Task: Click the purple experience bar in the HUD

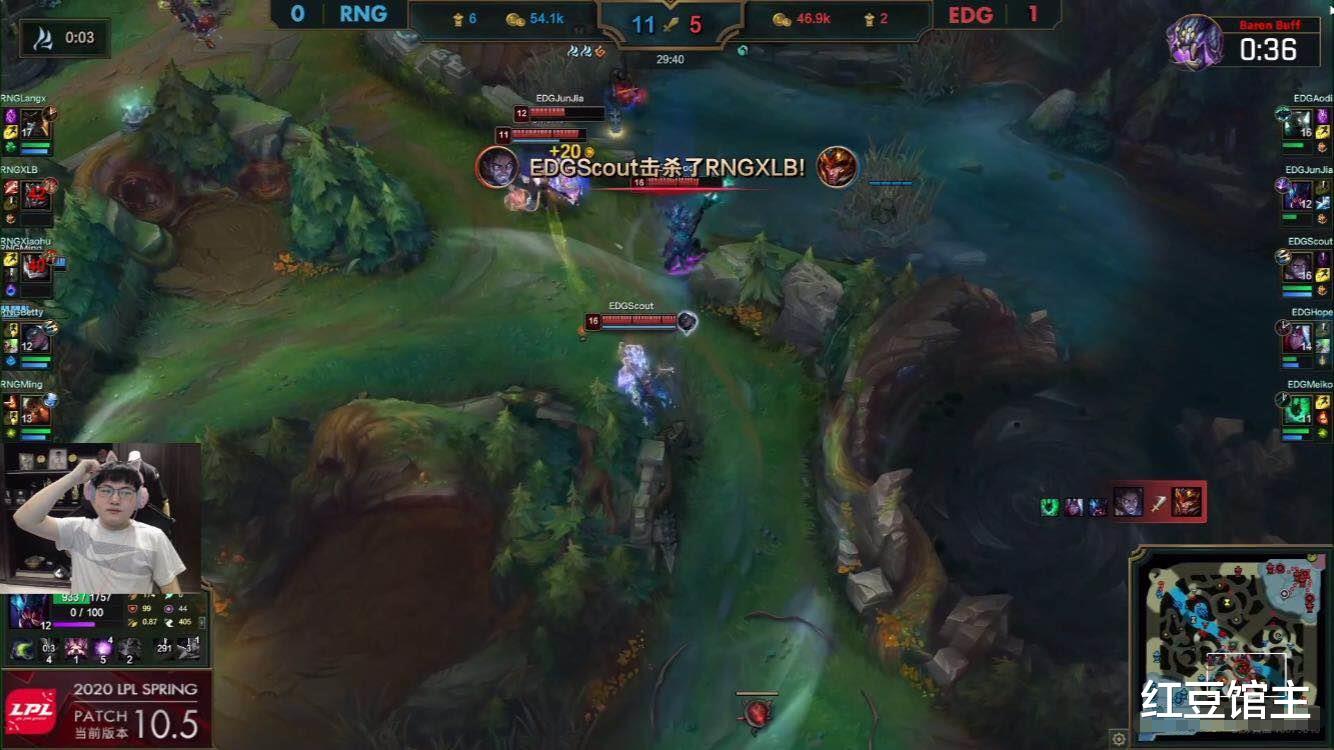Action: [75, 627]
